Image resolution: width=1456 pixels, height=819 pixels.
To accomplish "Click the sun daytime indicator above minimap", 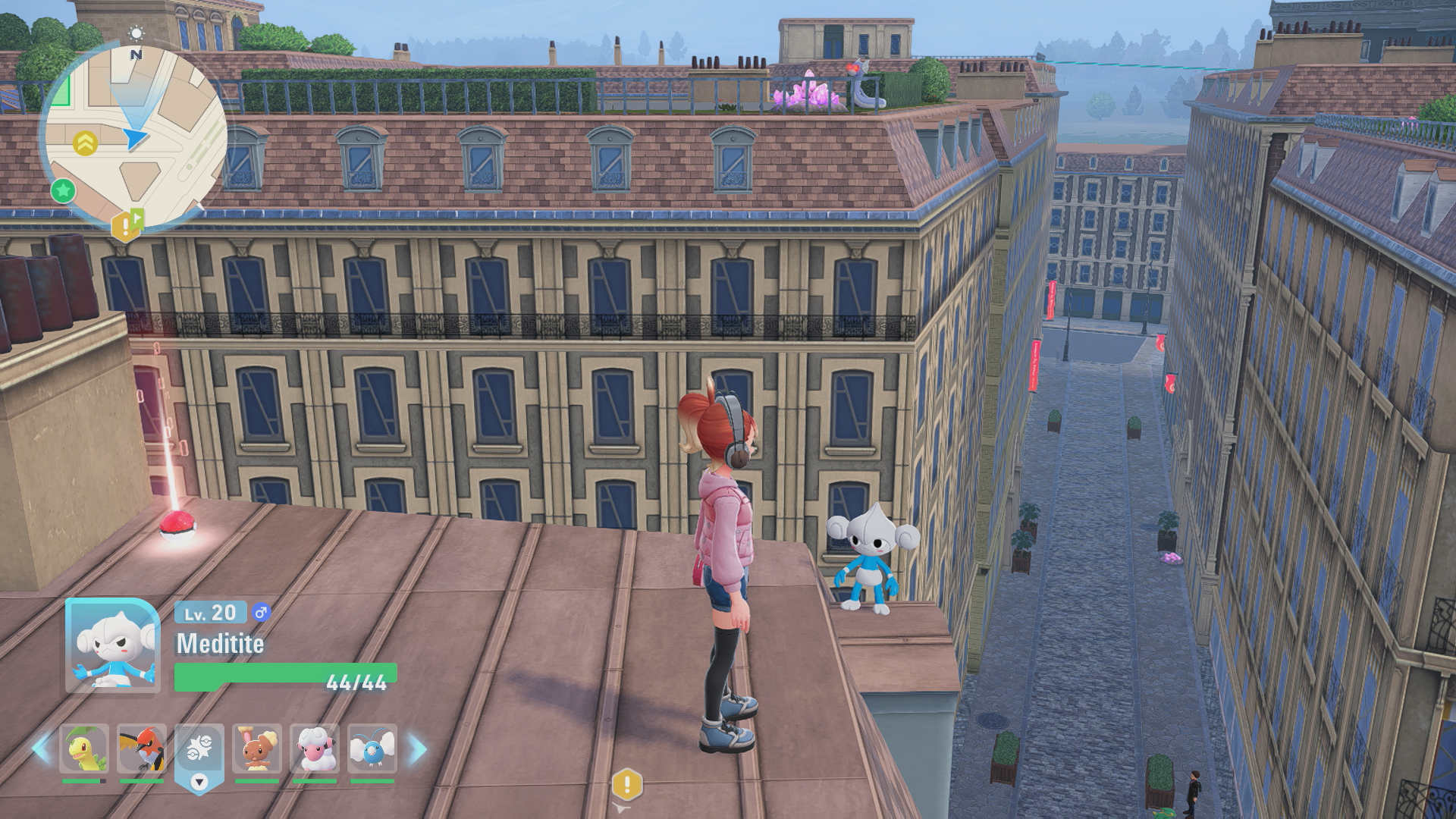I will pos(136,33).
